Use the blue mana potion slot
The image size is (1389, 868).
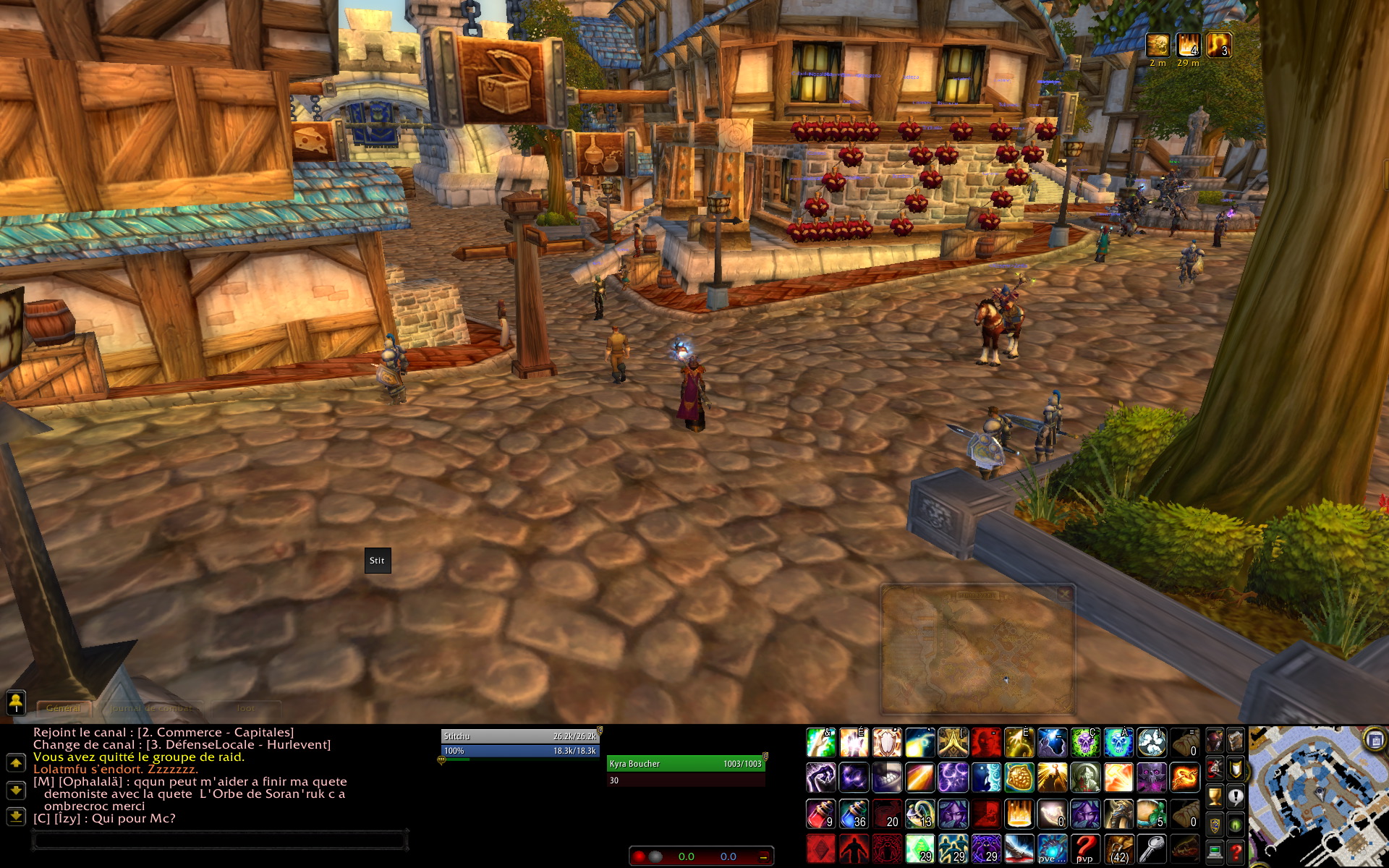(x=854, y=814)
